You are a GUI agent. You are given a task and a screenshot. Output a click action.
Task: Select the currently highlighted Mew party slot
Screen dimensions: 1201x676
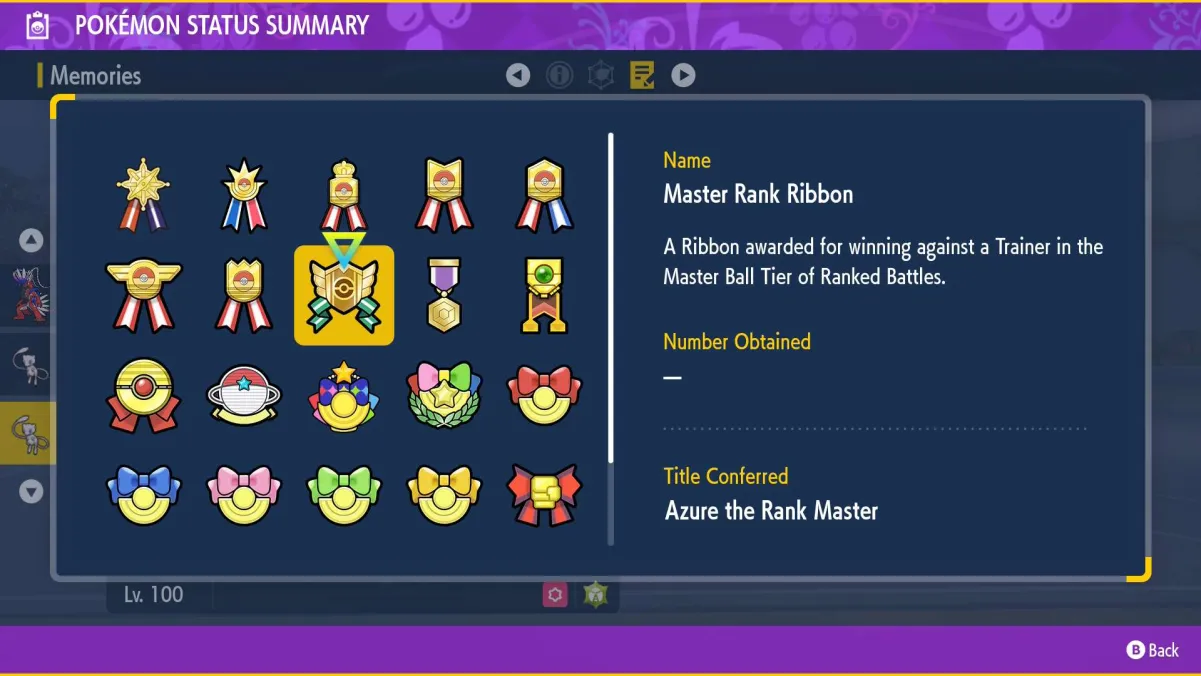click(28, 433)
